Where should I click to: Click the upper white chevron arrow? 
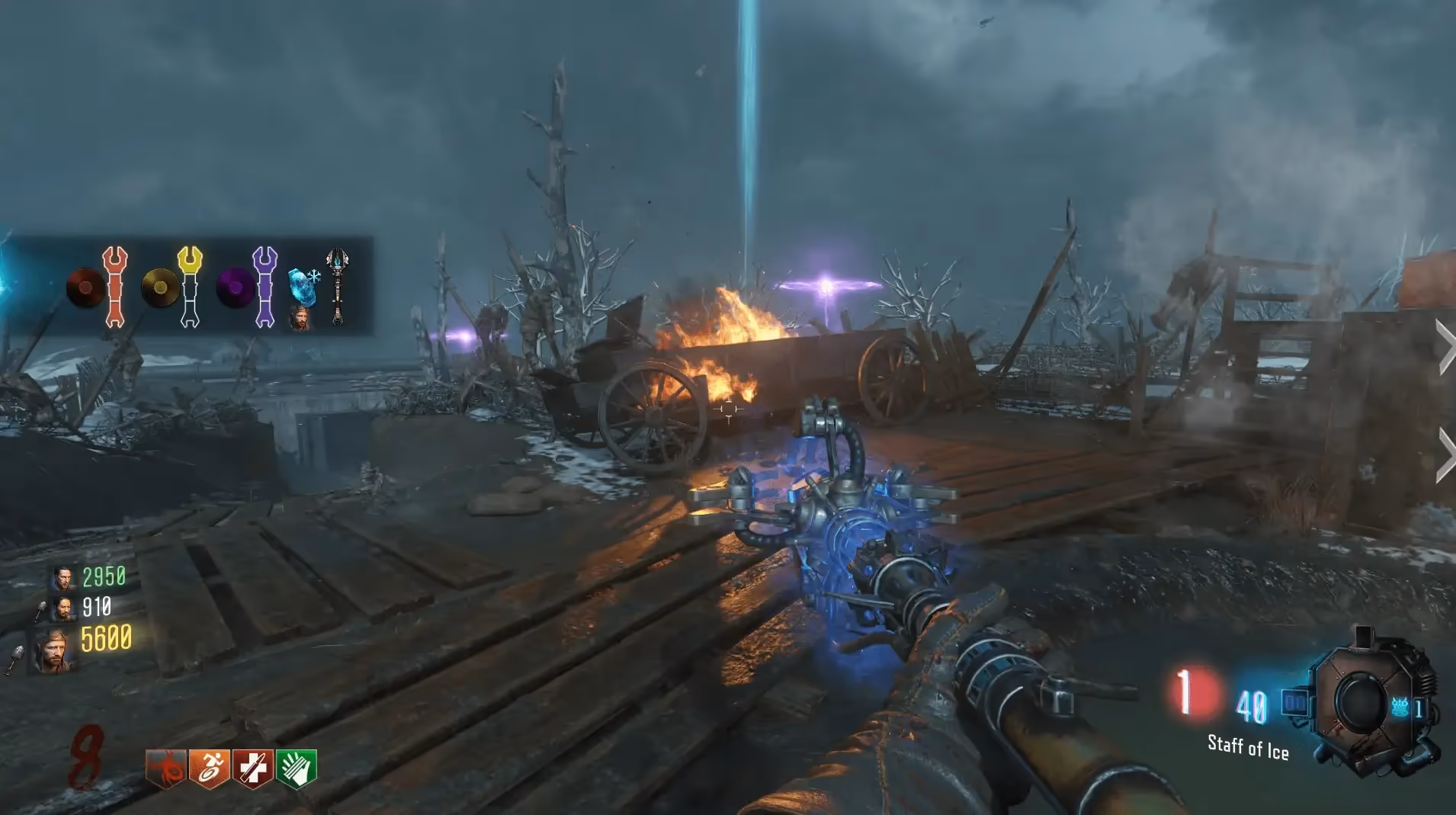click(x=1445, y=347)
